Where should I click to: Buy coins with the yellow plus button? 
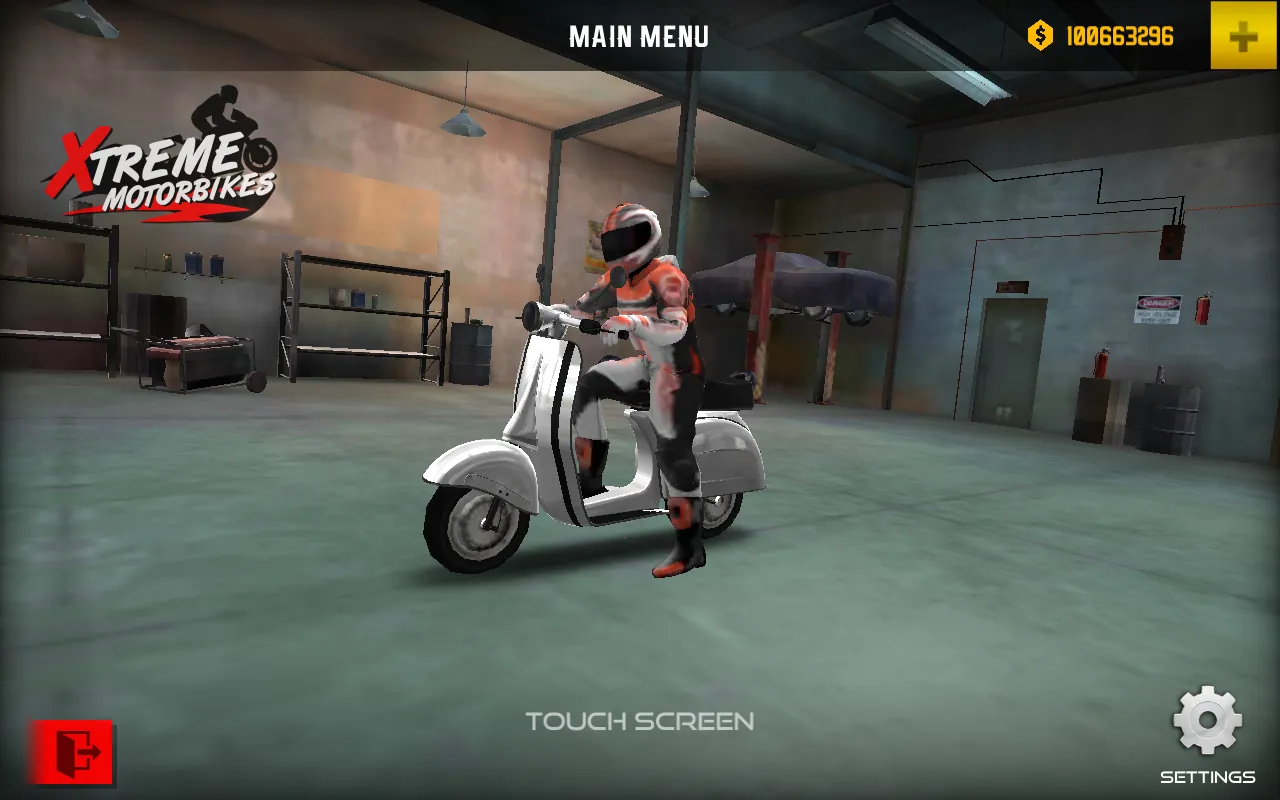(1244, 36)
